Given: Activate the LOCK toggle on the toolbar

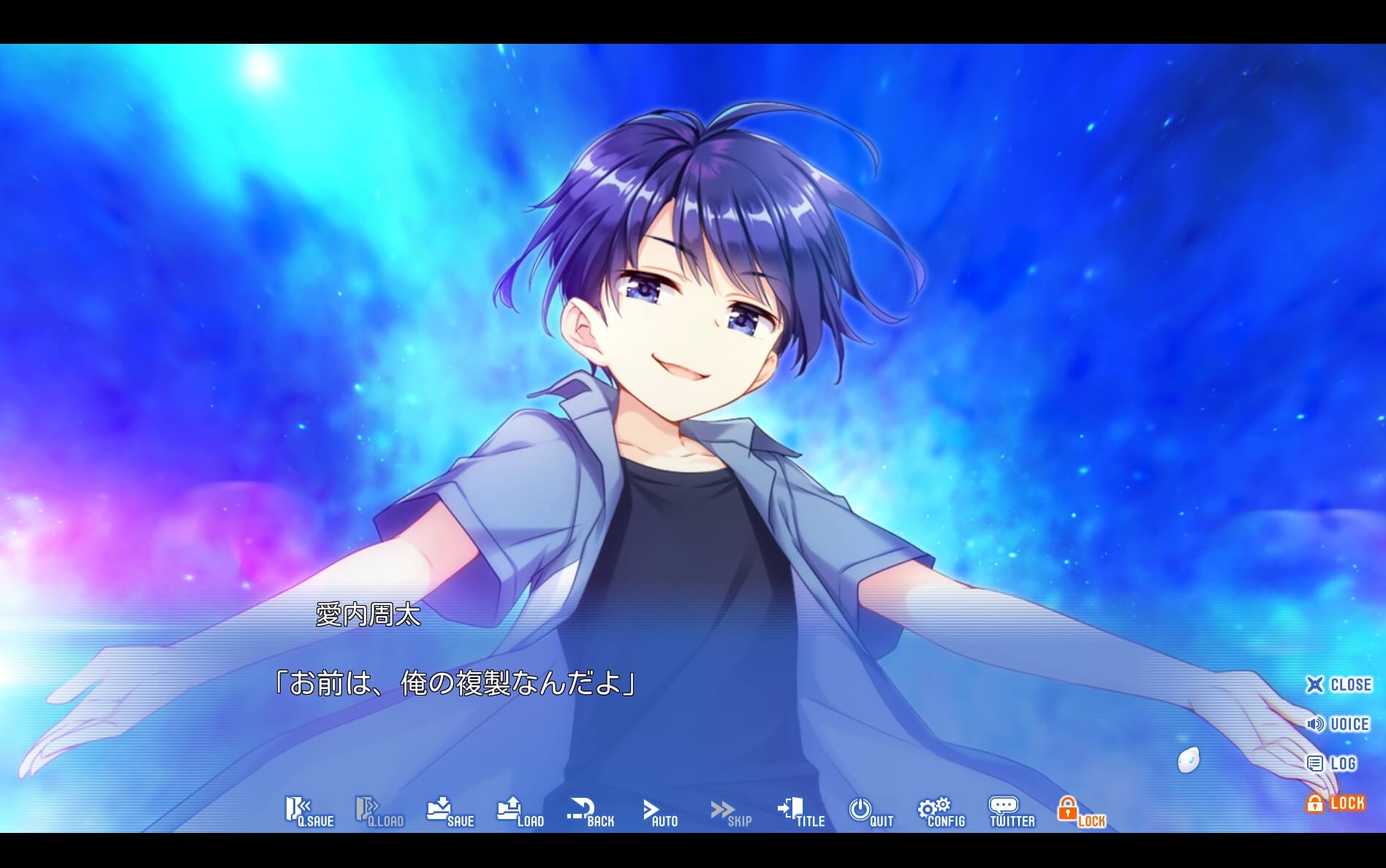Looking at the screenshot, I should point(1082,811).
